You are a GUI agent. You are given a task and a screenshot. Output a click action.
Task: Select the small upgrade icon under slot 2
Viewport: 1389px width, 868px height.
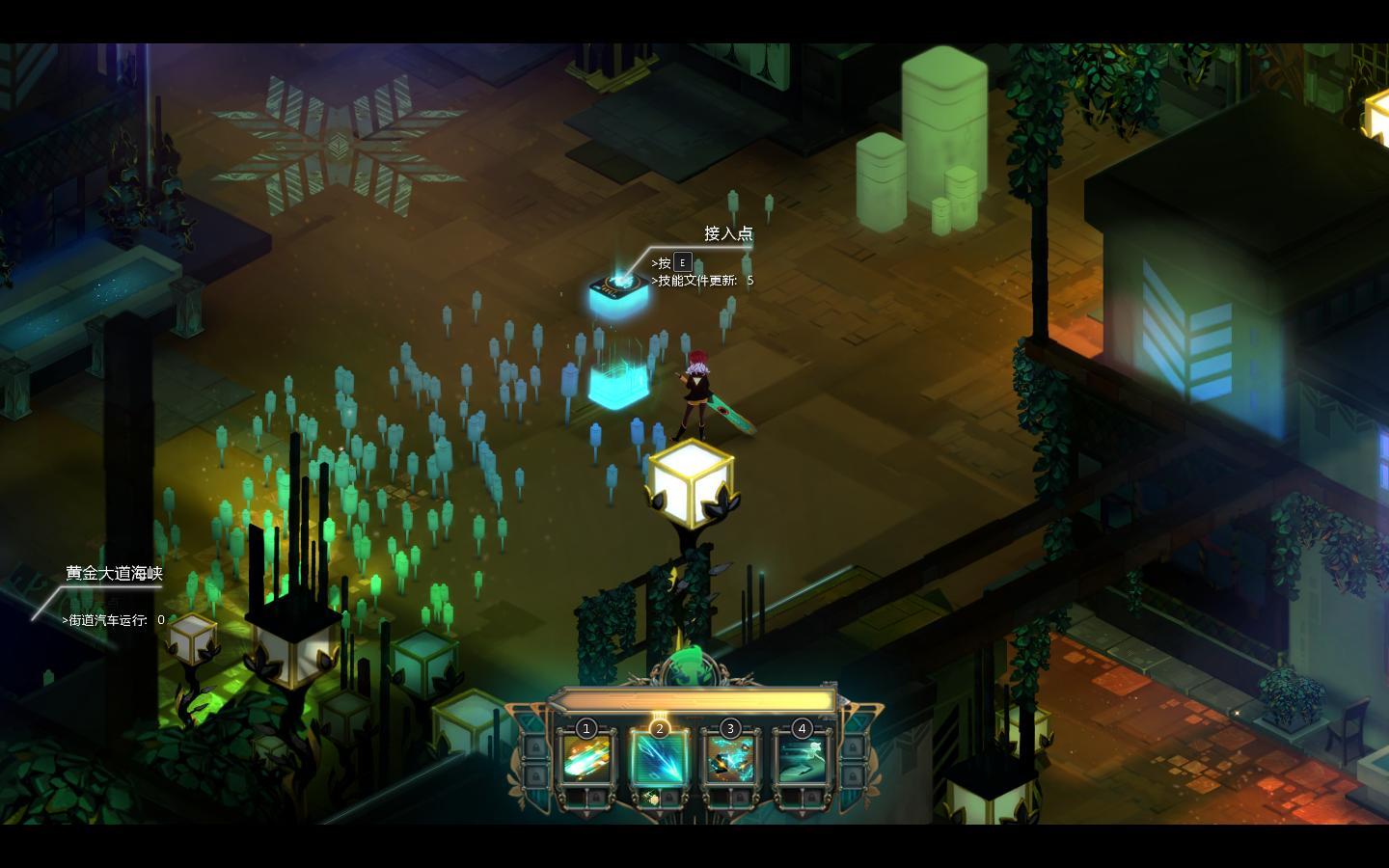(x=652, y=799)
